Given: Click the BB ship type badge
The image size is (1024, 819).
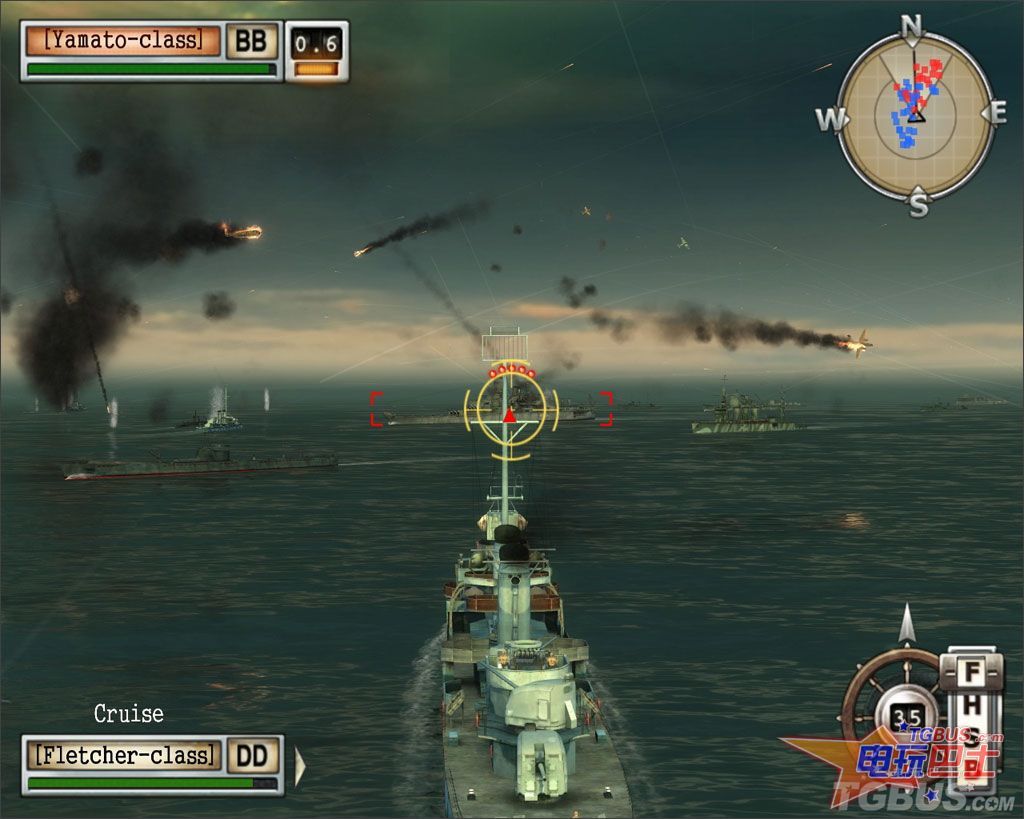Looking at the screenshot, I should coord(251,41).
